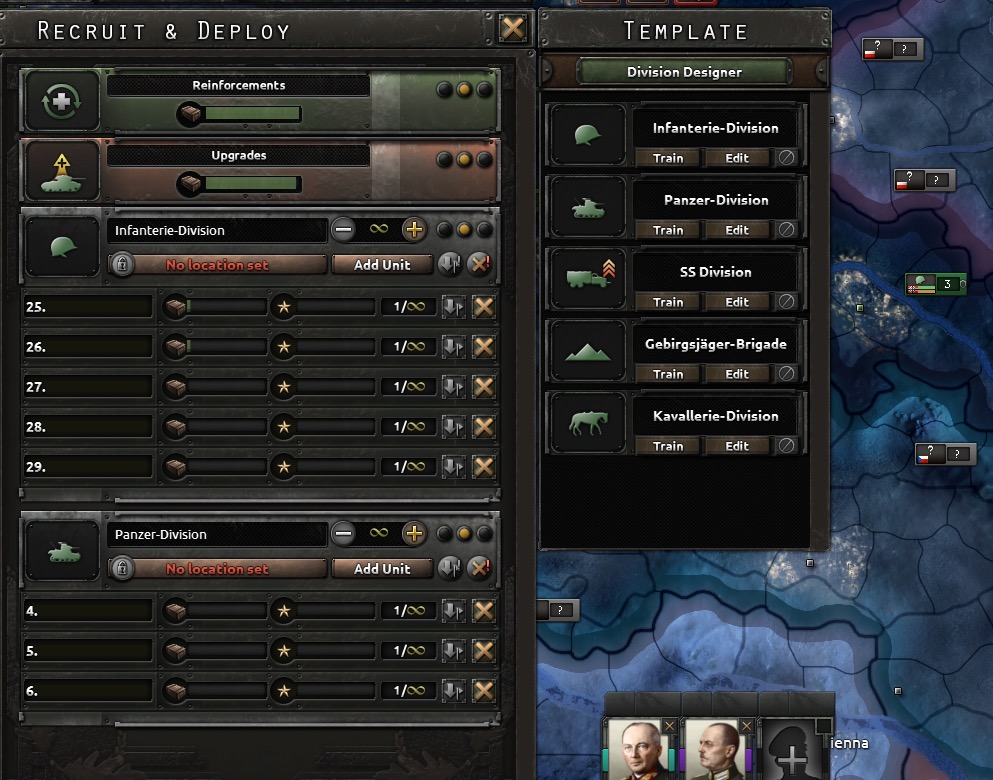Close the Recruit & Deploy window
993x780 pixels.
coord(512,28)
